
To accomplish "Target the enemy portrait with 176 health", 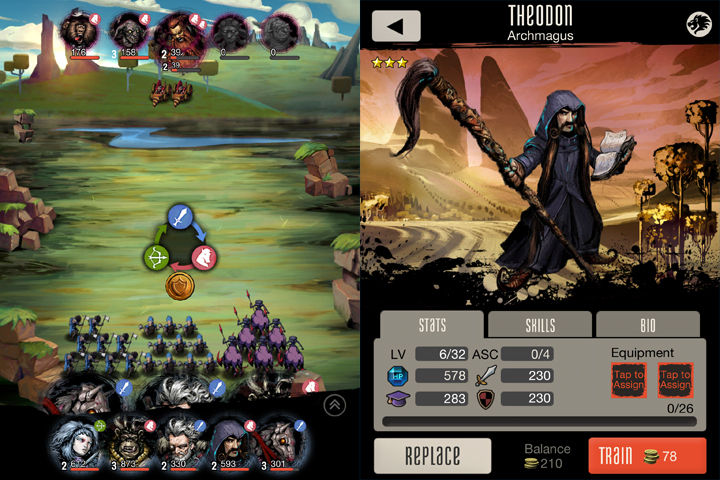I will tap(83, 30).
